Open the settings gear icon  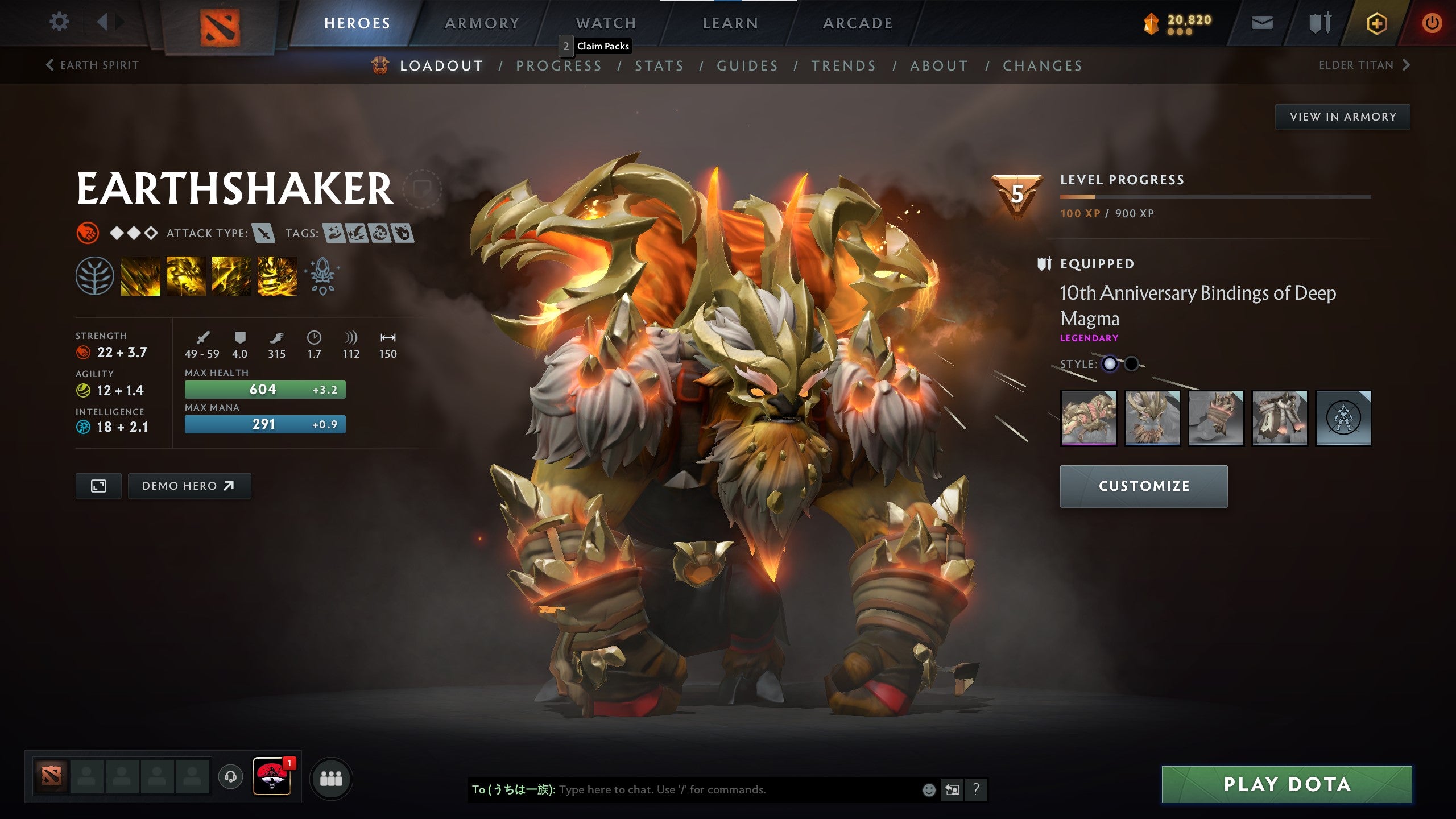tap(59, 22)
